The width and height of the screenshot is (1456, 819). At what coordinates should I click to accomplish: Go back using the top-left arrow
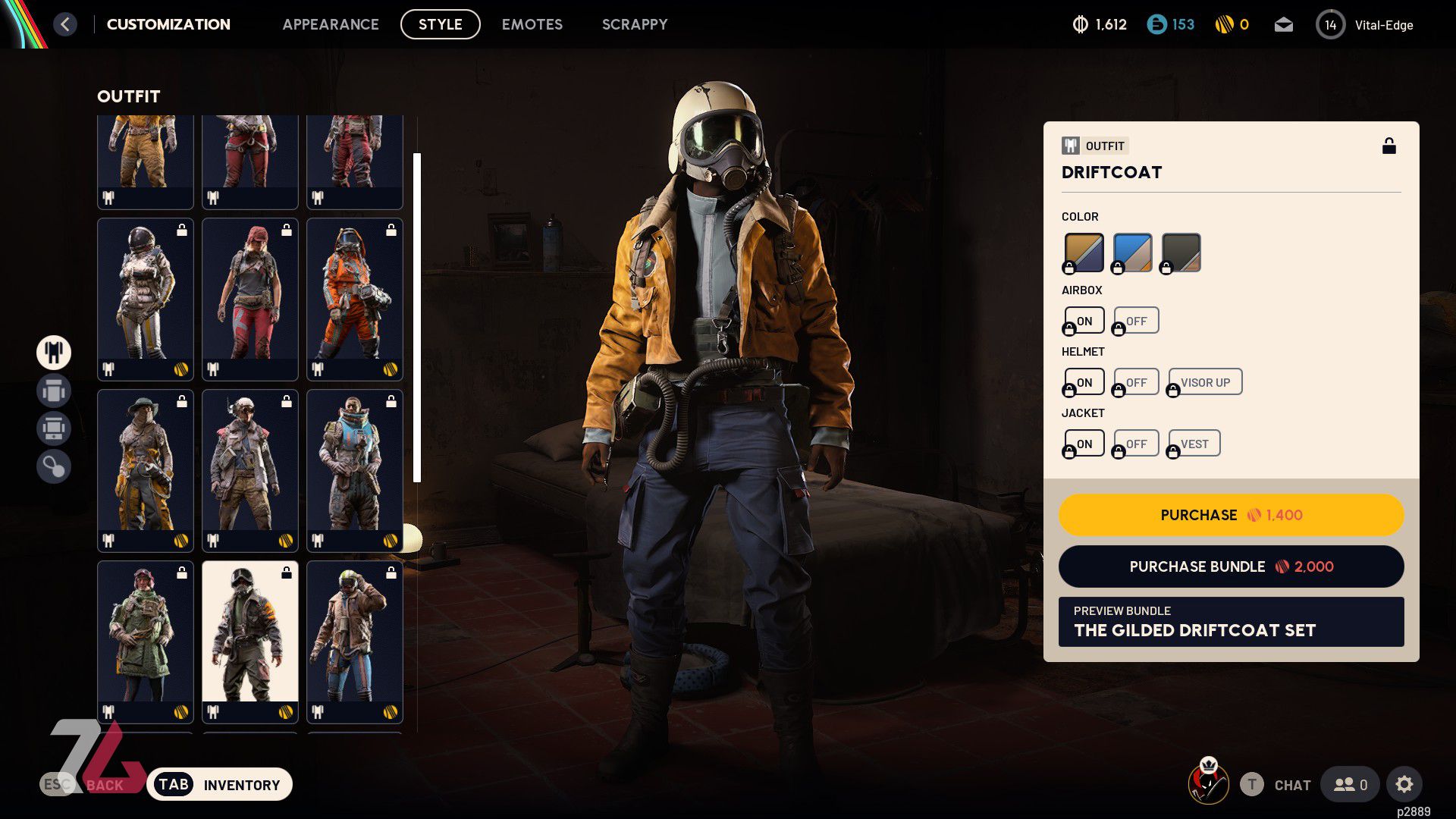point(65,24)
